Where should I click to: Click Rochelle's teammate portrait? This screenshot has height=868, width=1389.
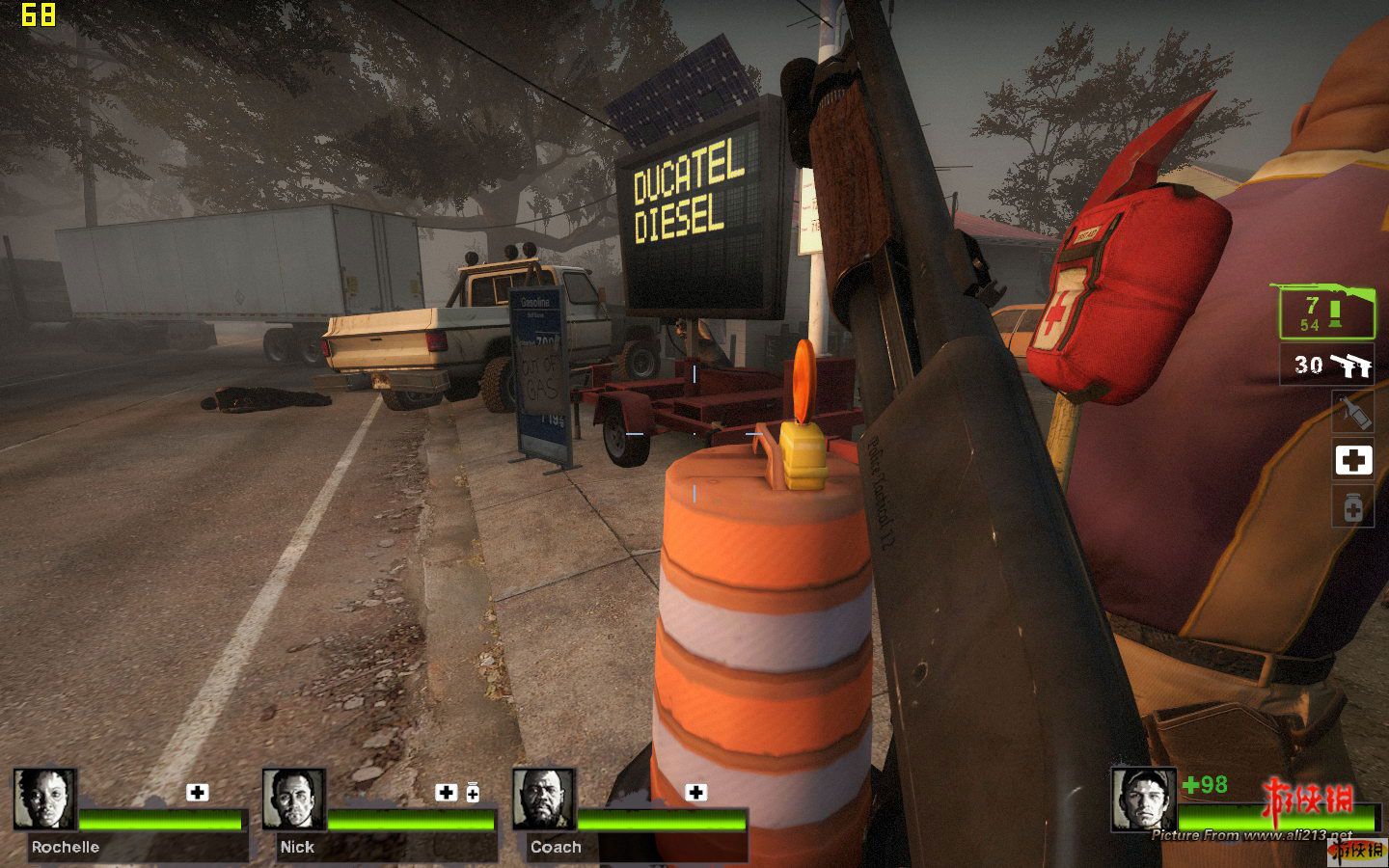(x=44, y=799)
